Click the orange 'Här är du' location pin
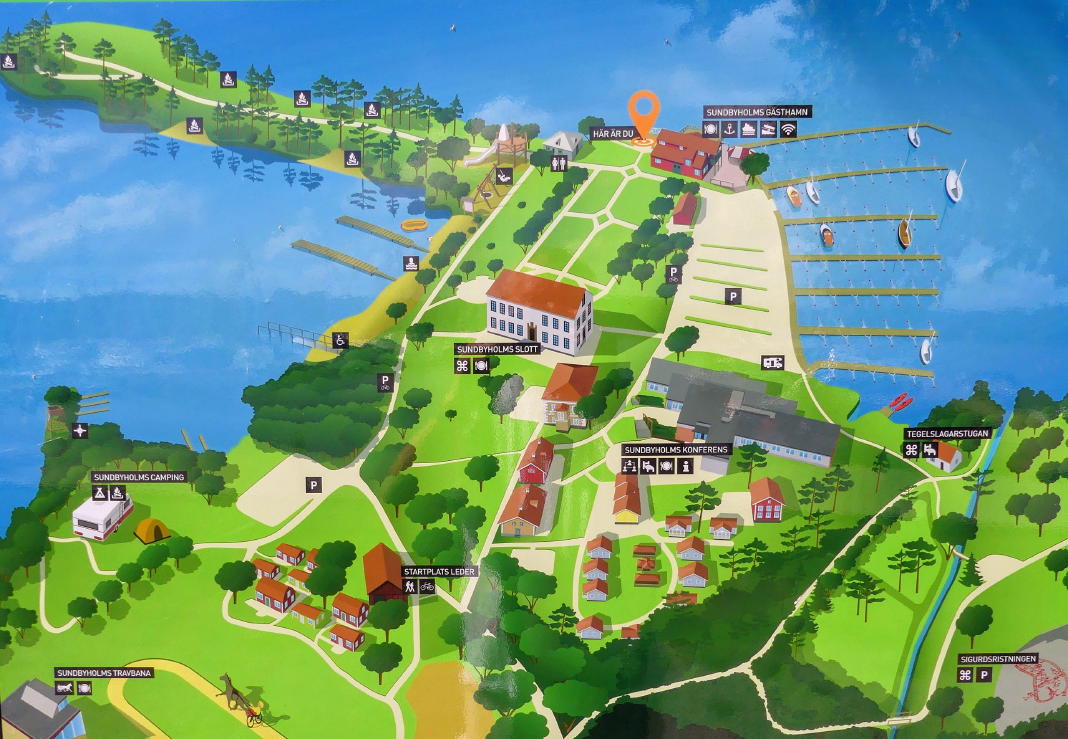The width and height of the screenshot is (1068, 739). pyautogui.click(x=645, y=111)
